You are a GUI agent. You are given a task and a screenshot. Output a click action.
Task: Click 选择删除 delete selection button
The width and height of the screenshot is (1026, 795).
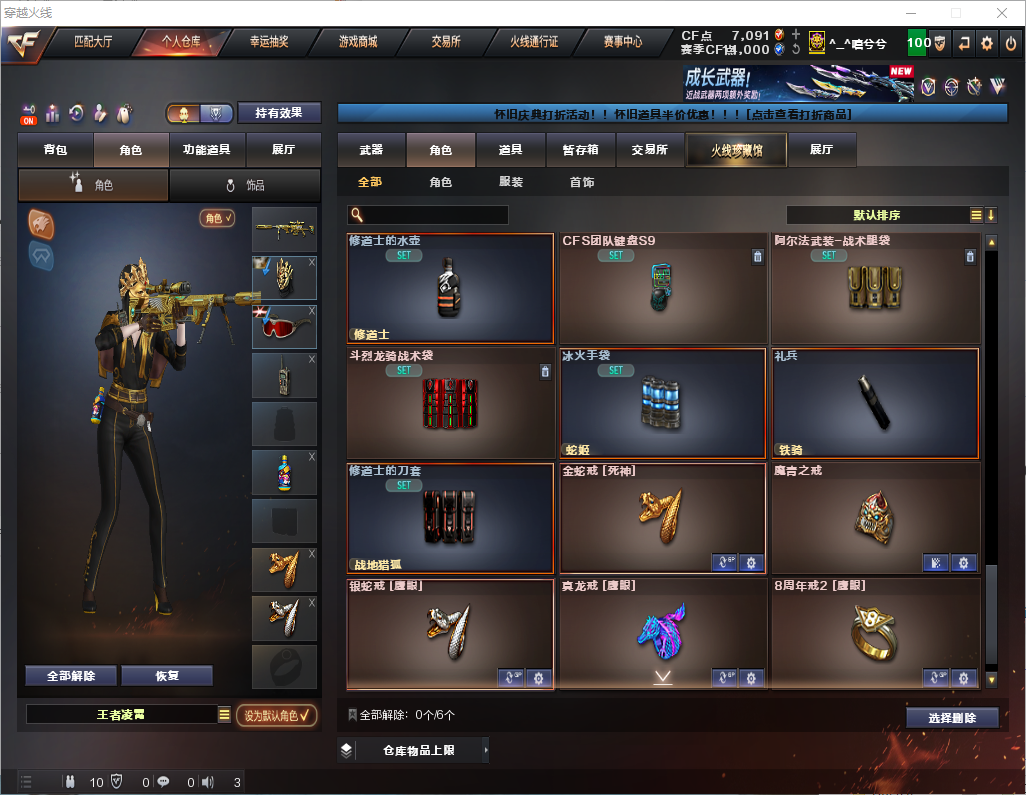tap(952, 718)
